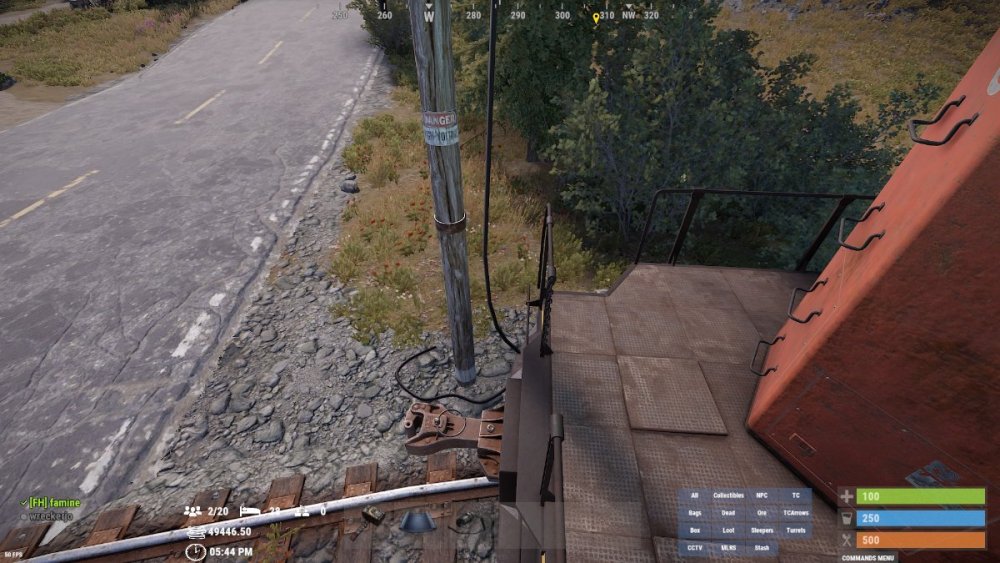This screenshot has width=1000, height=563.
Task: Toggle the Turrets filter
Action: click(x=795, y=531)
